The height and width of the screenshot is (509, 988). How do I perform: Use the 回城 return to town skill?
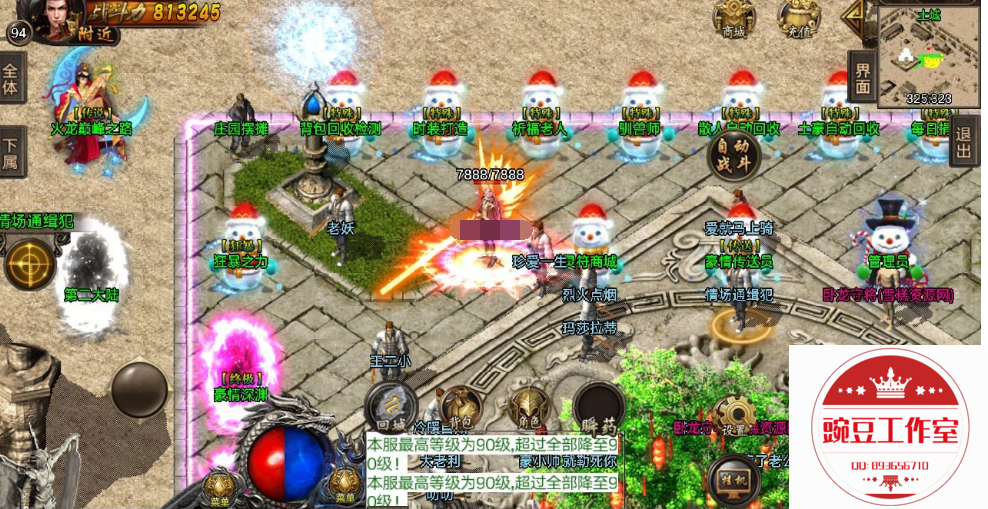pyautogui.click(x=390, y=406)
